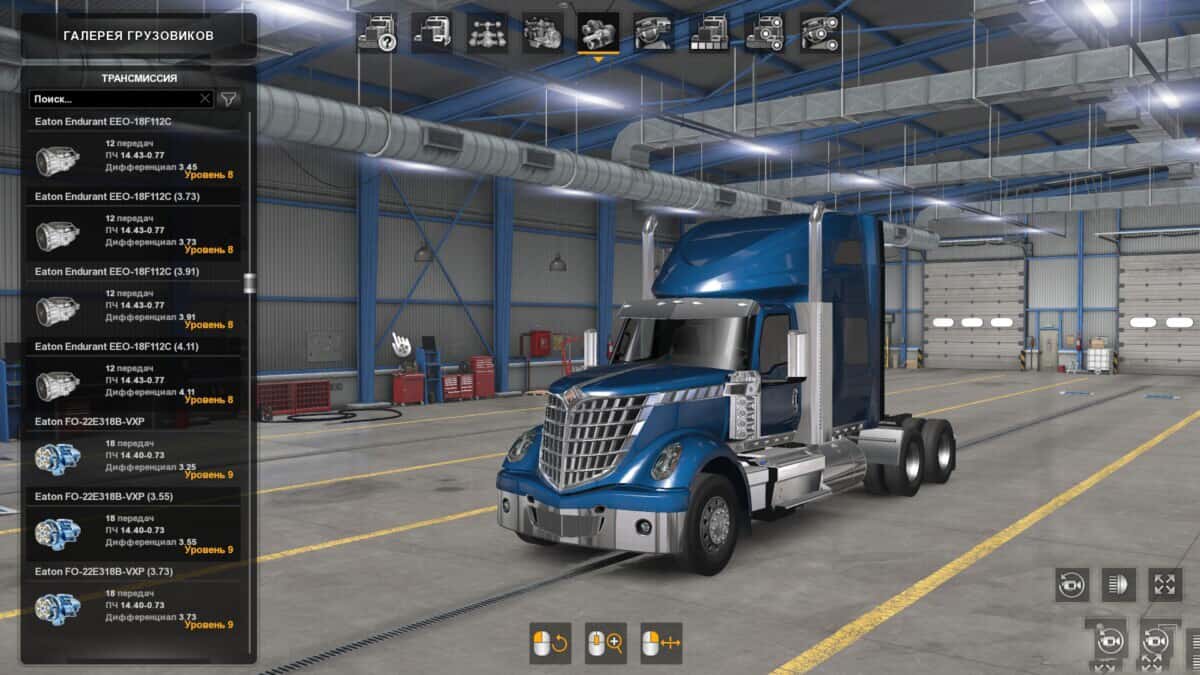
Task: Click the four-arrows expand view button
Action: 1164,584
